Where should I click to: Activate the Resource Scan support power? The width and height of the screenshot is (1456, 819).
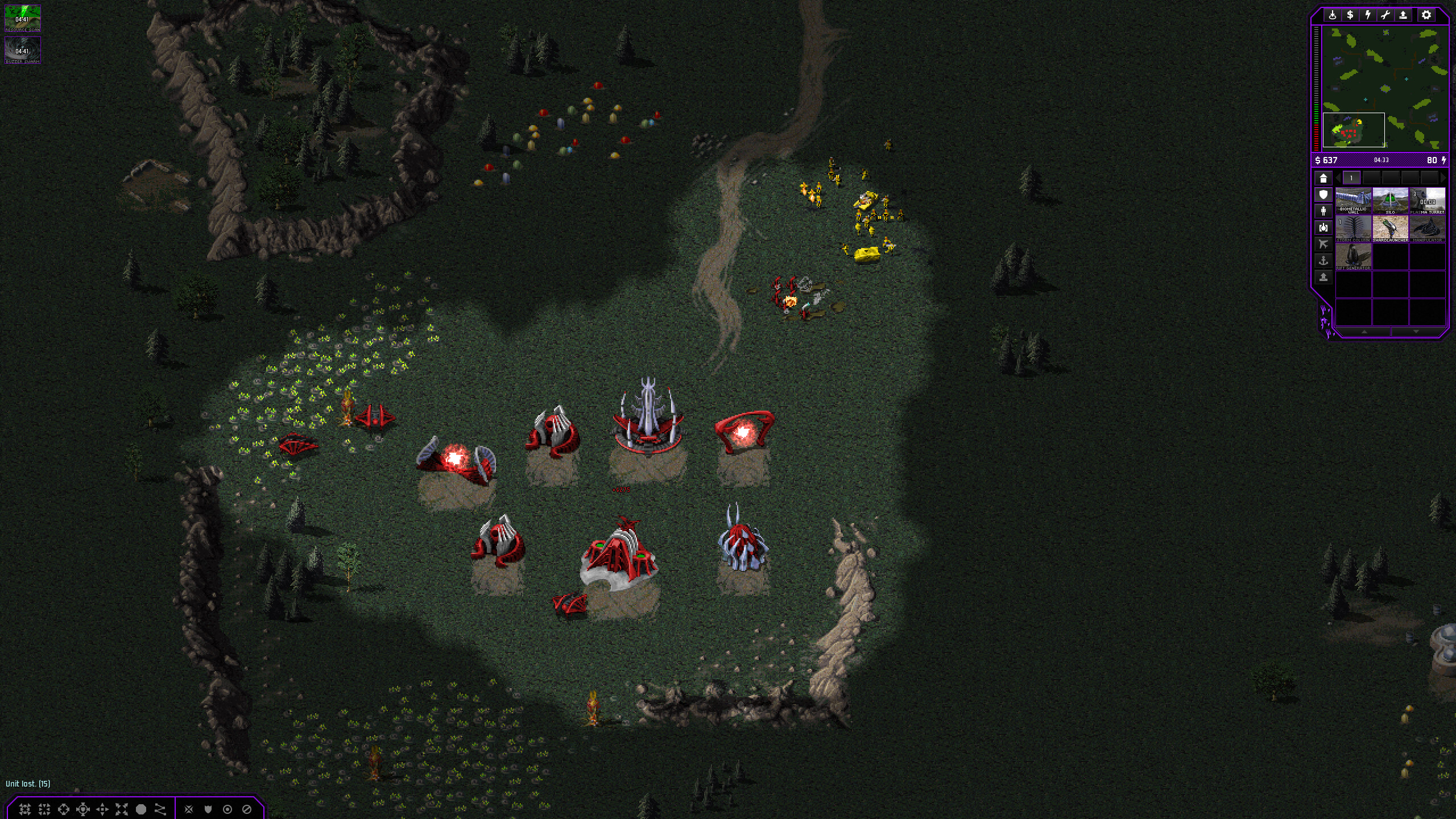click(x=23, y=18)
